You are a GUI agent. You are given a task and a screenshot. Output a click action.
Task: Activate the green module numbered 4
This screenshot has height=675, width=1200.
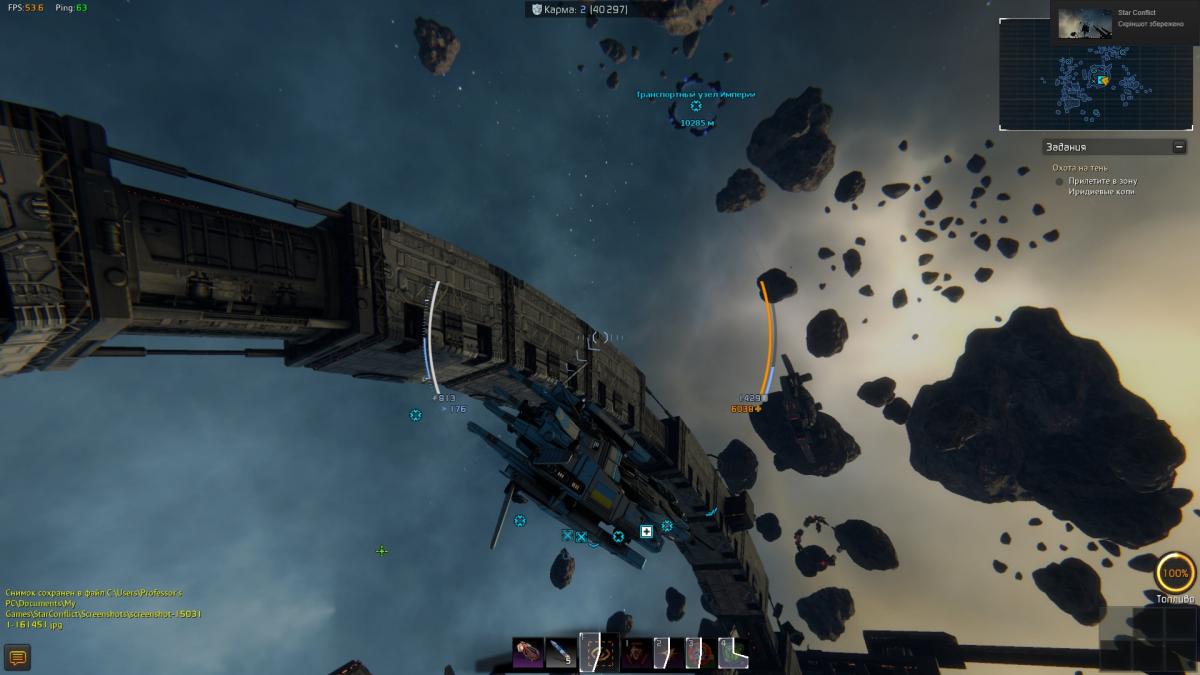[x=733, y=653]
